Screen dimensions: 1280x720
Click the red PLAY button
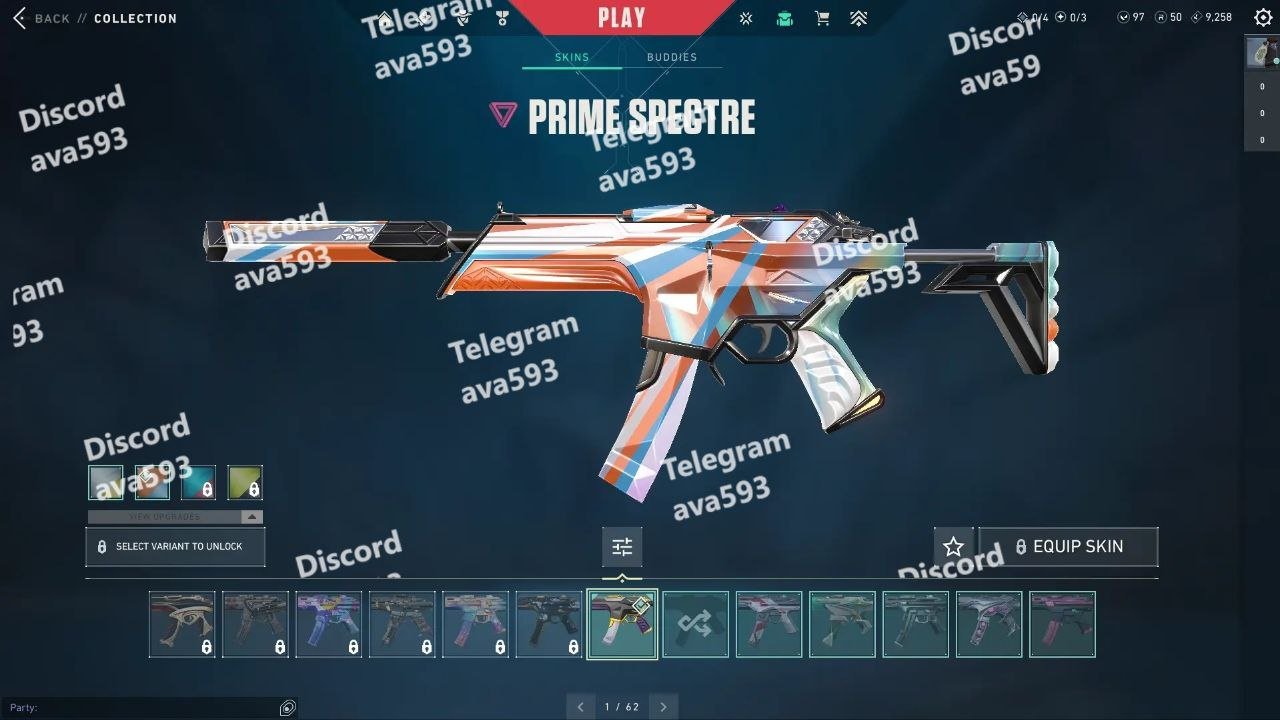click(622, 17)
